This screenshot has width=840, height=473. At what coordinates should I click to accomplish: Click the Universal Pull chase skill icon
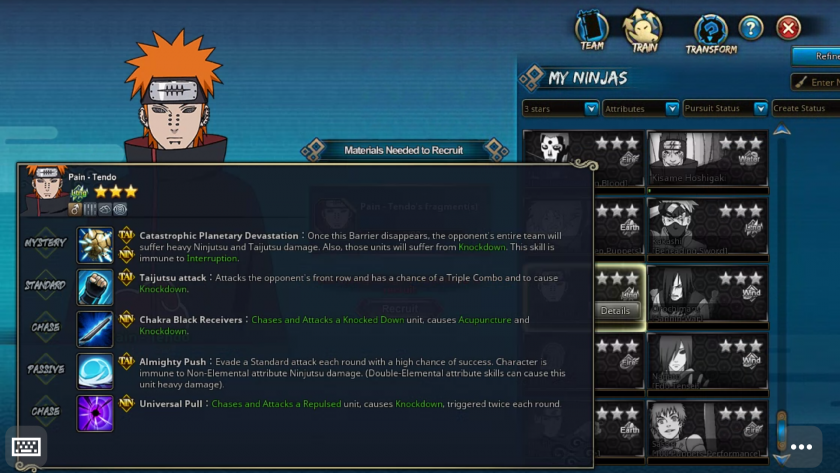pos(95,412)
